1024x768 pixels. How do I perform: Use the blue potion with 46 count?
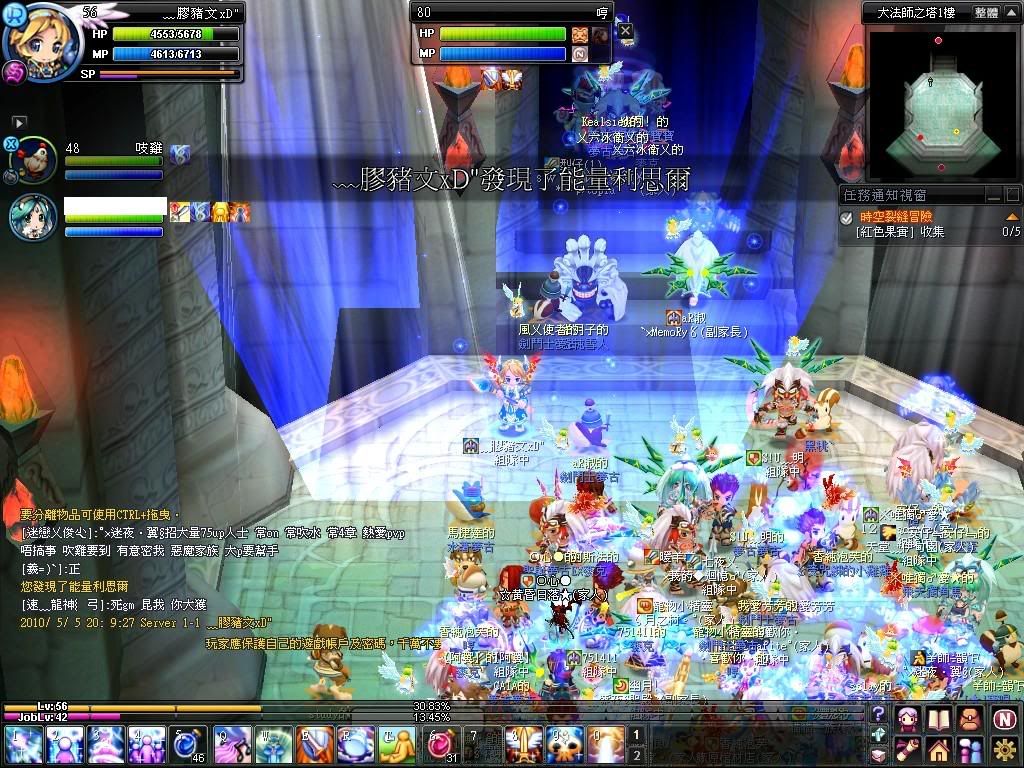tap(188, 746)
